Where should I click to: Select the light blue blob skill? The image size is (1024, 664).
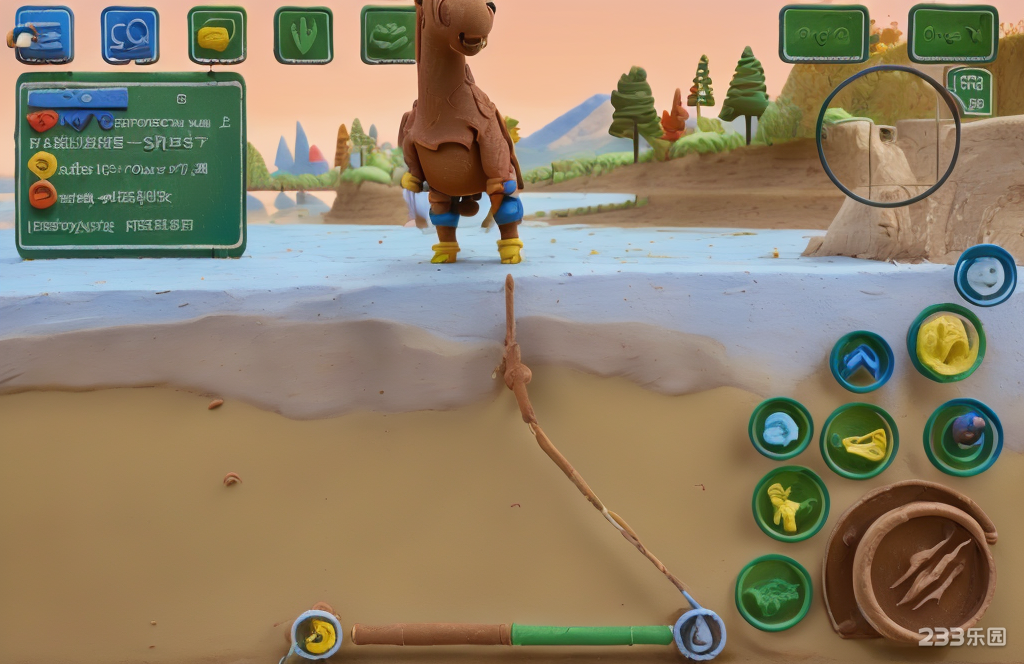(781, 428)
